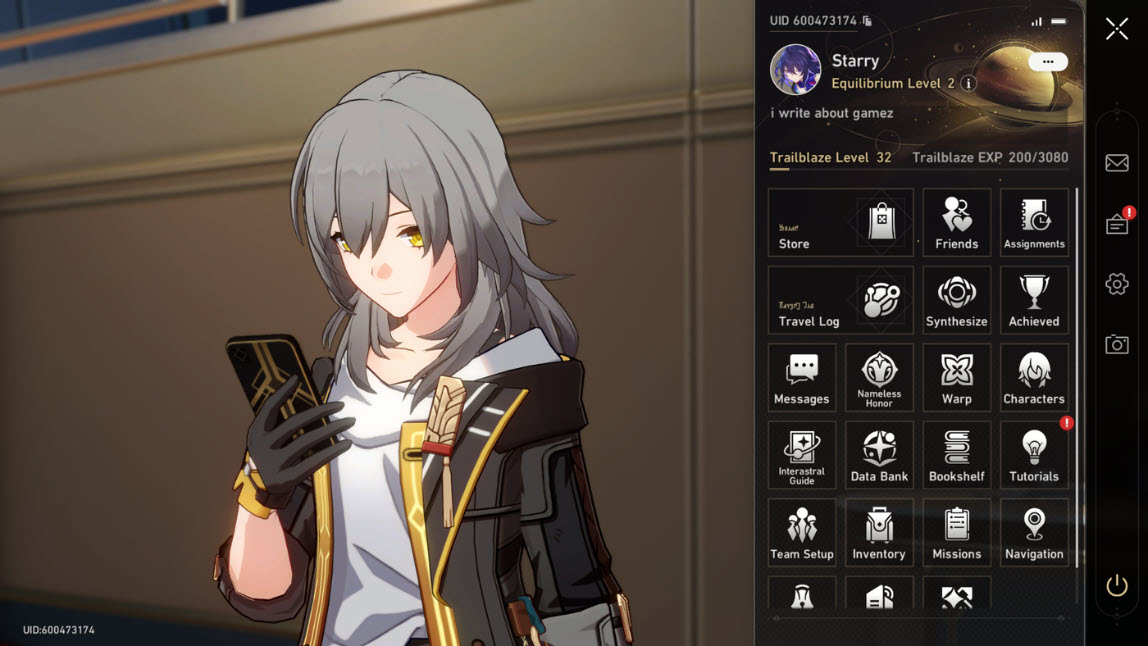Open the Friends list
The height and width of the screenshot is (646, 1148).
pos(957,223)
